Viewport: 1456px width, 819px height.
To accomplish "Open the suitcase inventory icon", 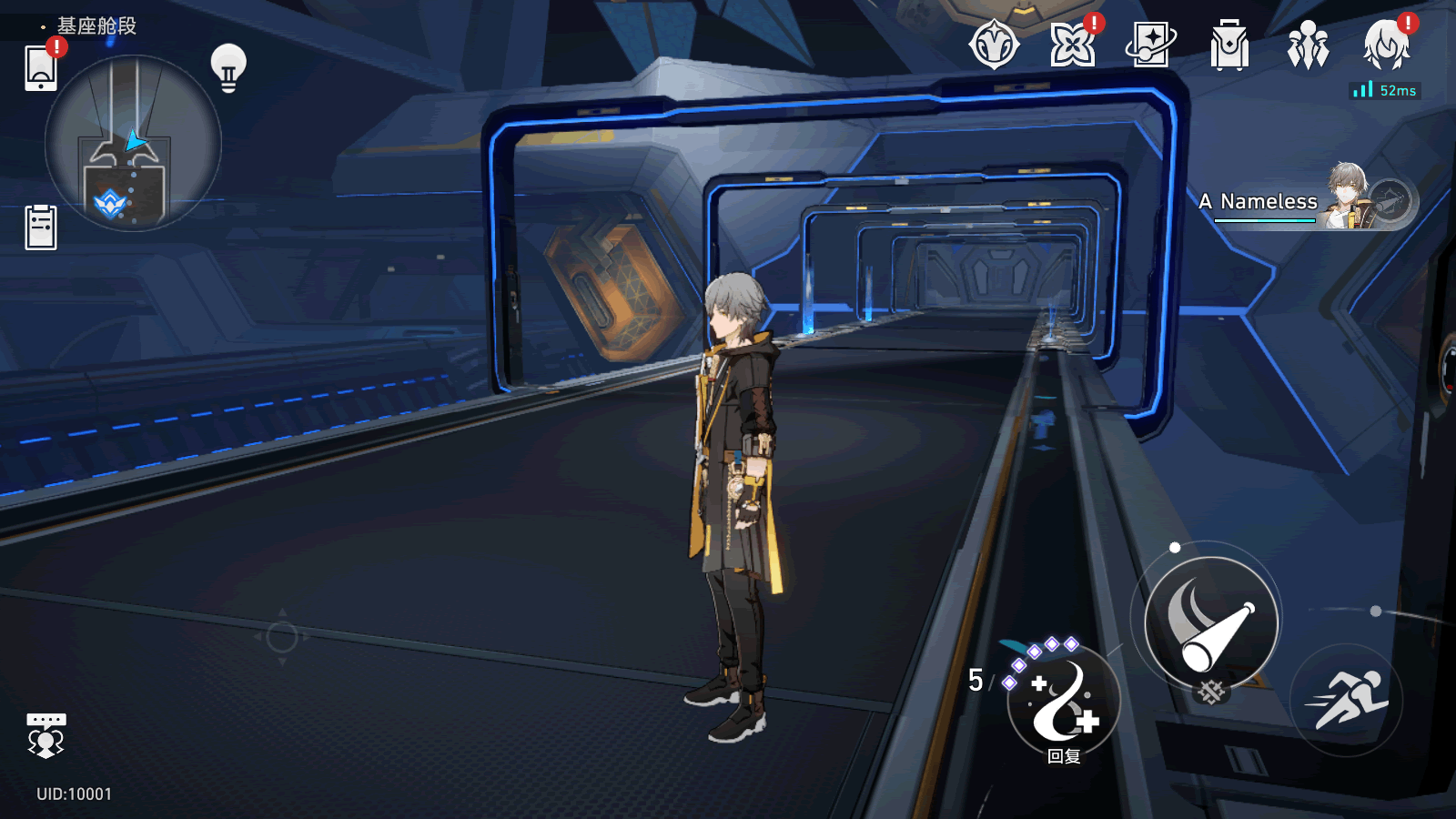I will [1229, 45].
